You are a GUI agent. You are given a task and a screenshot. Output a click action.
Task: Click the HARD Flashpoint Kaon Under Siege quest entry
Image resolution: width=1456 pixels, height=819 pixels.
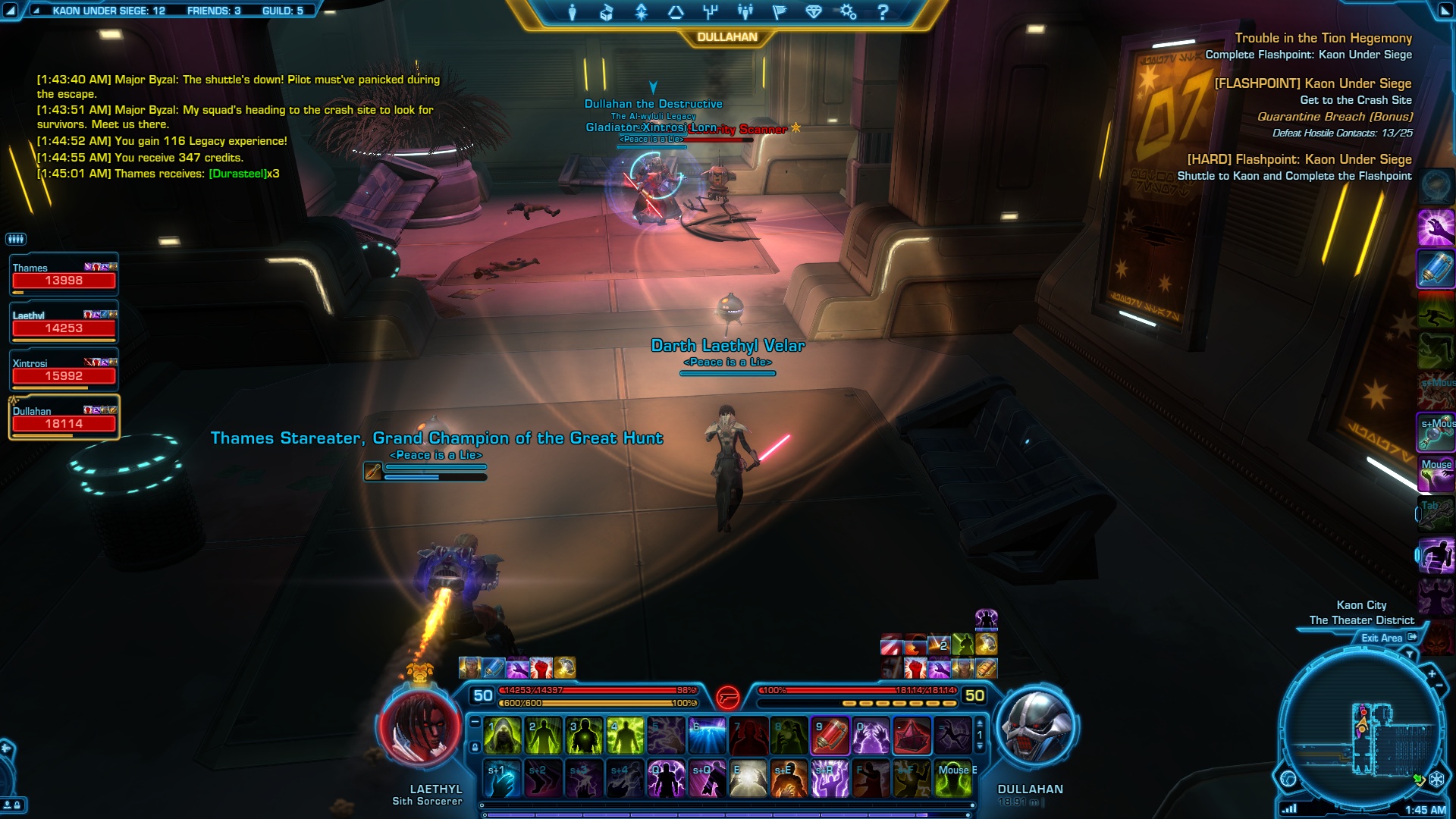tap(1299, 159)
